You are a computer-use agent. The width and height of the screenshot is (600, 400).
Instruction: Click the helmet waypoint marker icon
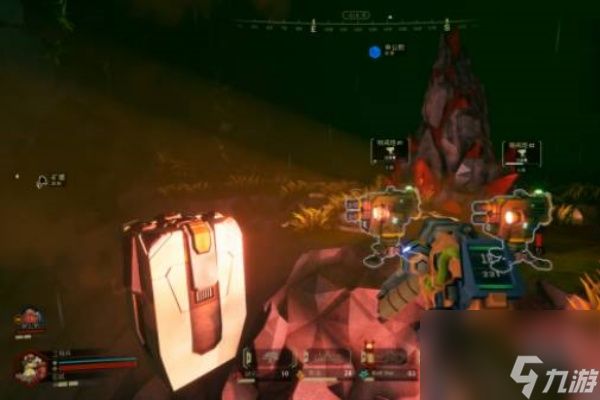coord(43,181)
